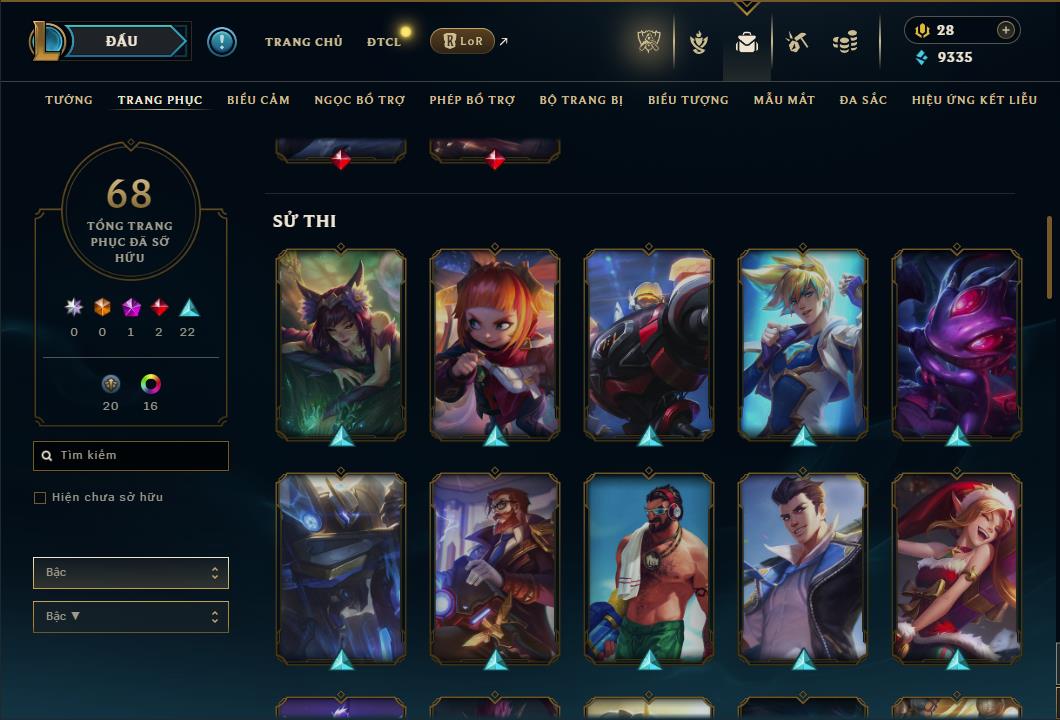Show the BỘ TRANG BỊ tab
Viewport: 1060px width, 720px height.
581,100
